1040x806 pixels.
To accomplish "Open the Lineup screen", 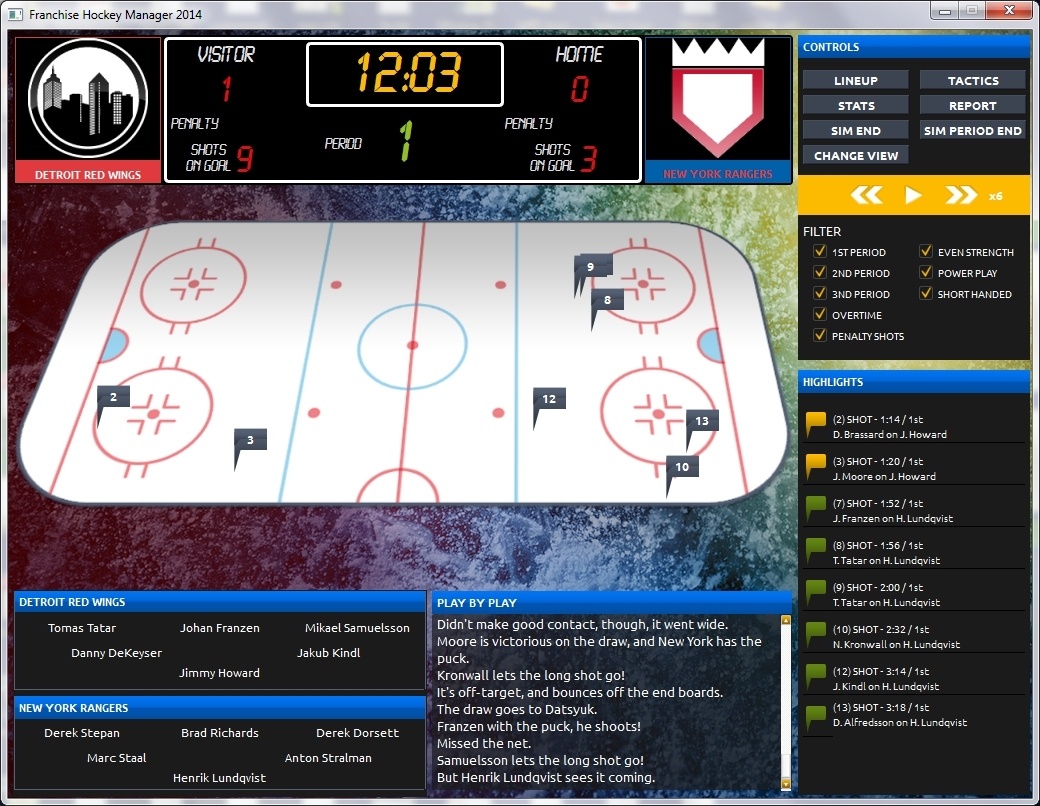I will coord(855,80).
